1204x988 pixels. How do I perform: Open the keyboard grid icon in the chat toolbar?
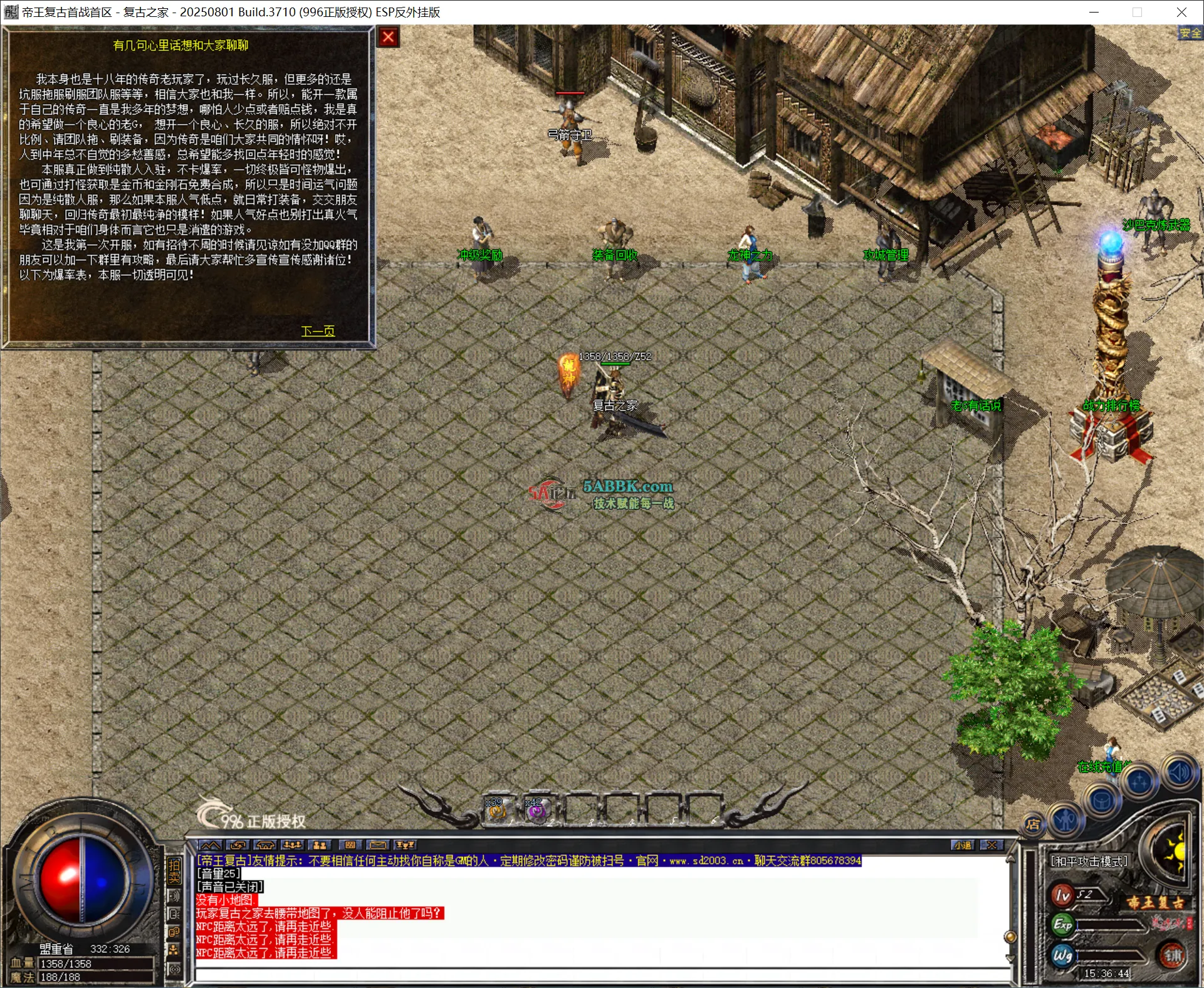(x=350, y=844)
